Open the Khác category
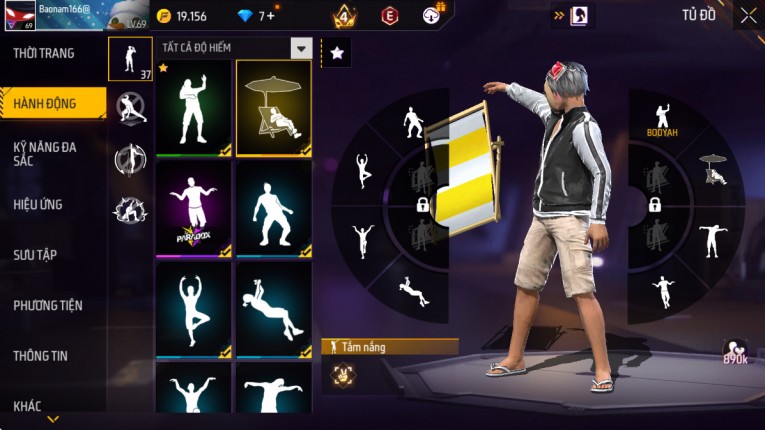This screenshot has height=430, width=765. click(x=28, y=405)
